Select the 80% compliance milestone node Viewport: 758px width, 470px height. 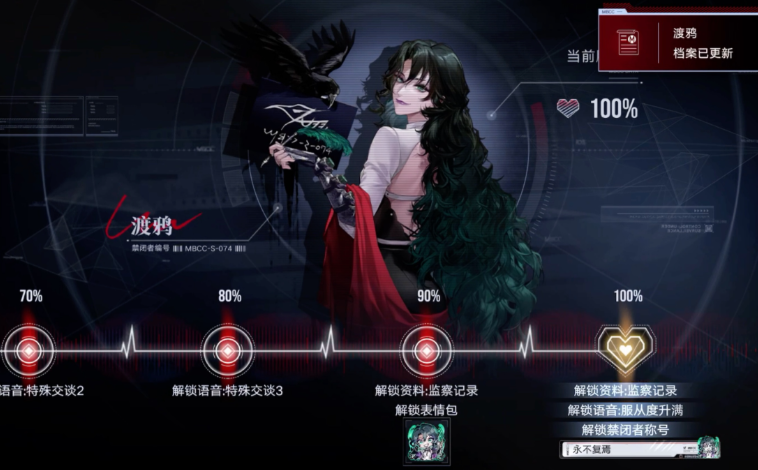tap(229, 350)
